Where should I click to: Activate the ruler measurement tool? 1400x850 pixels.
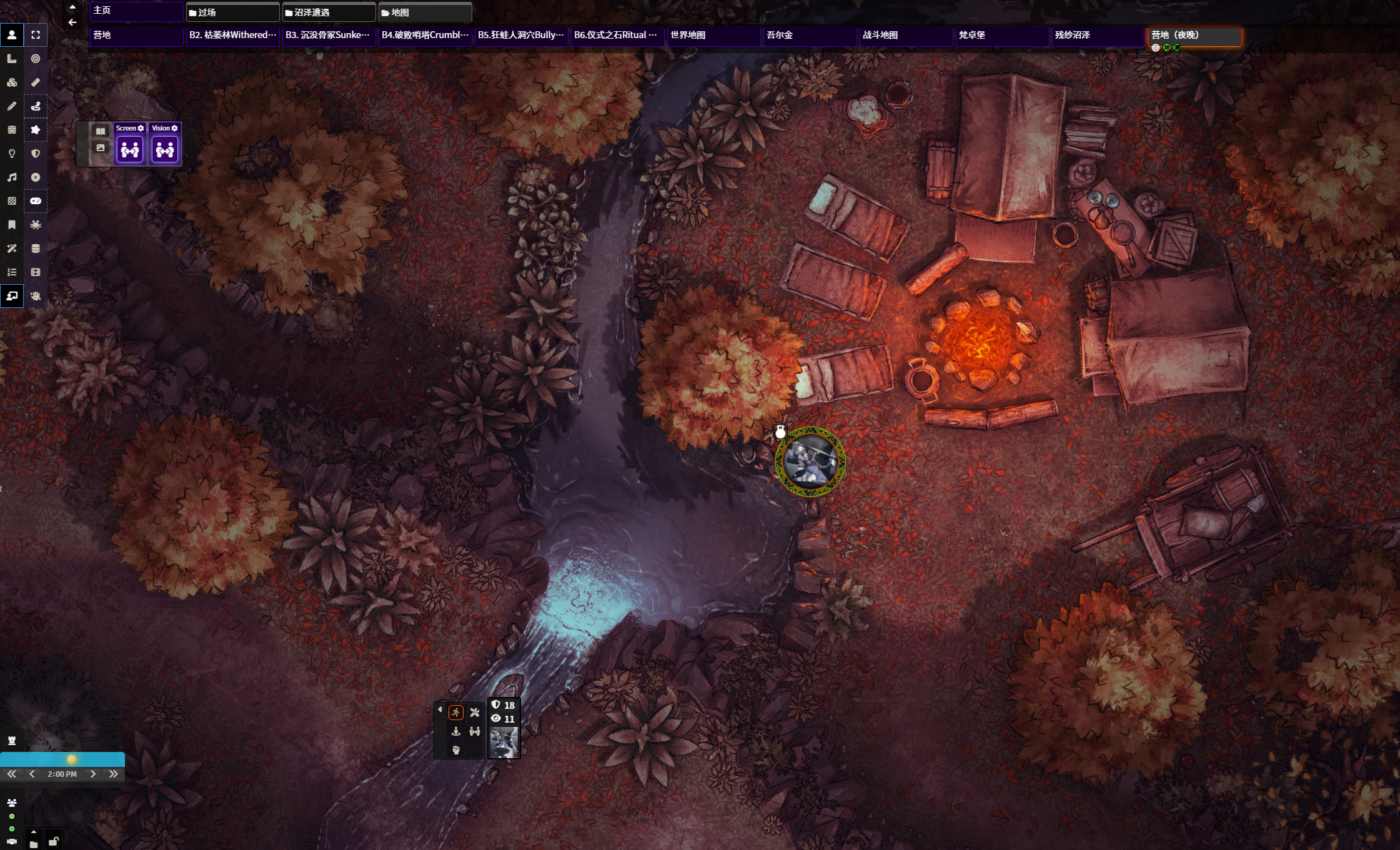tap(36, 82)
